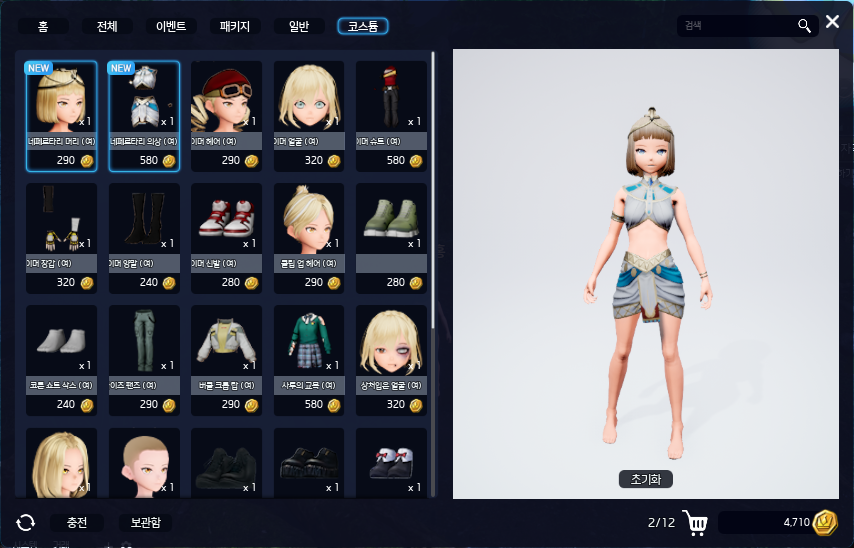Open the 보관함 storage
854x548 pixels.
coord(145,523)
